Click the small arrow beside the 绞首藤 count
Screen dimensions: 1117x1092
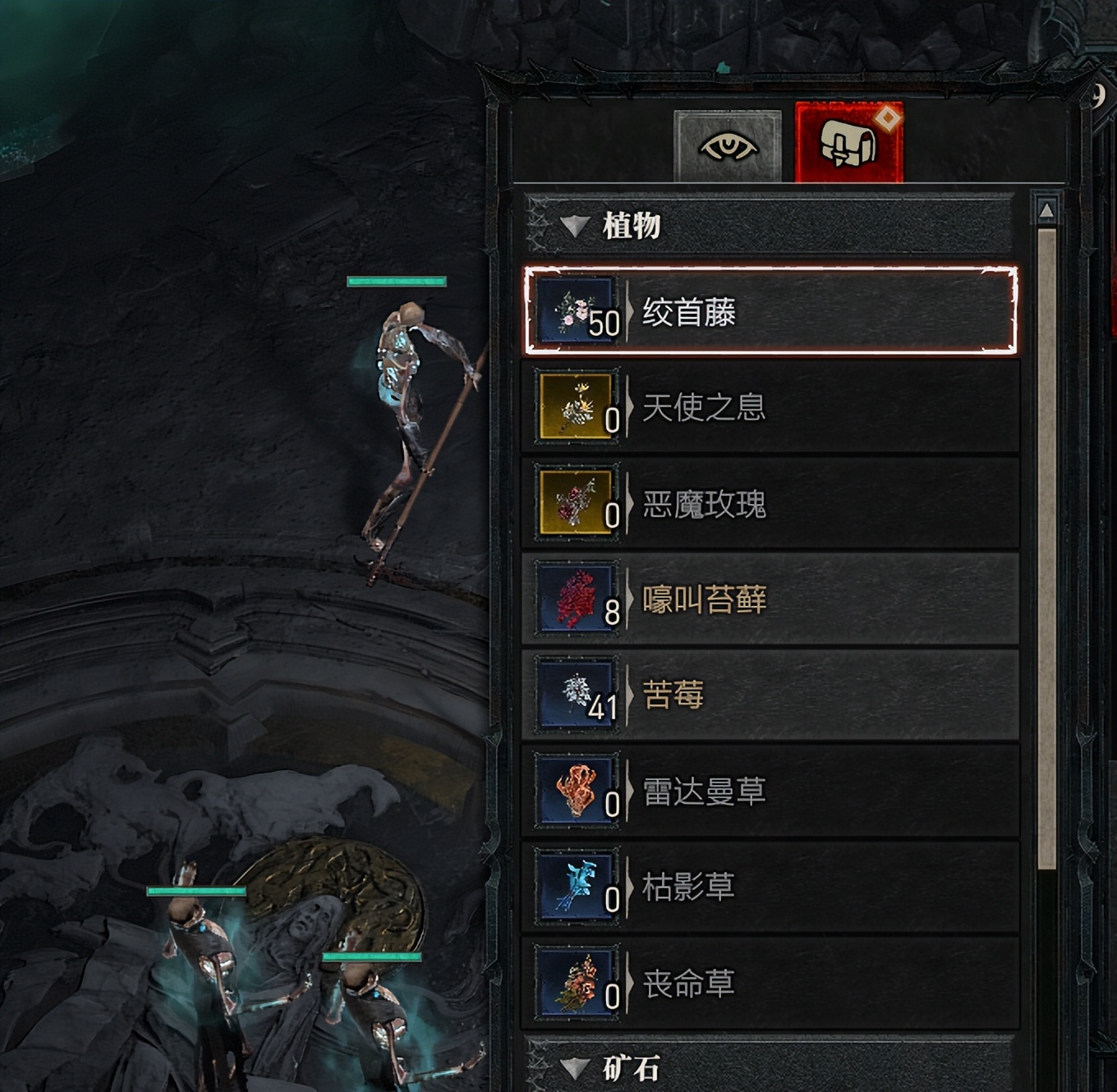click(629, 311)
